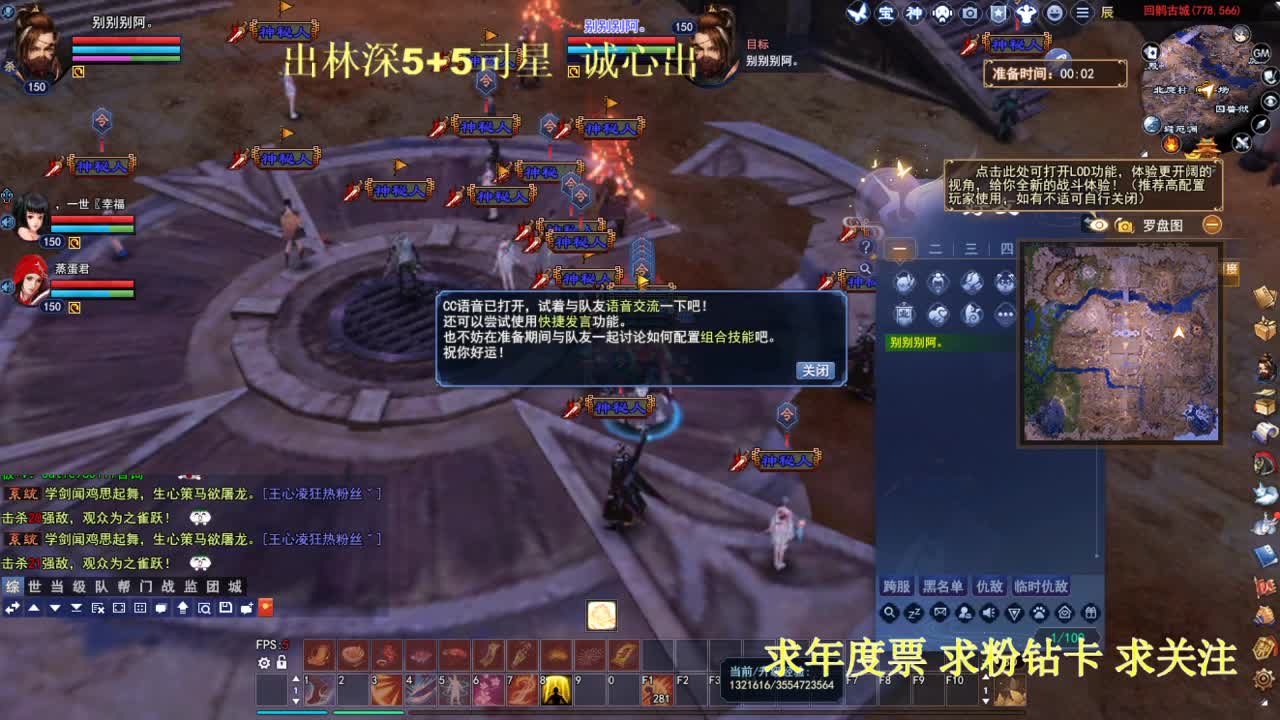Open the red envelope icon in the chat toolbar
1280x720 pixels.
[264, 607]
